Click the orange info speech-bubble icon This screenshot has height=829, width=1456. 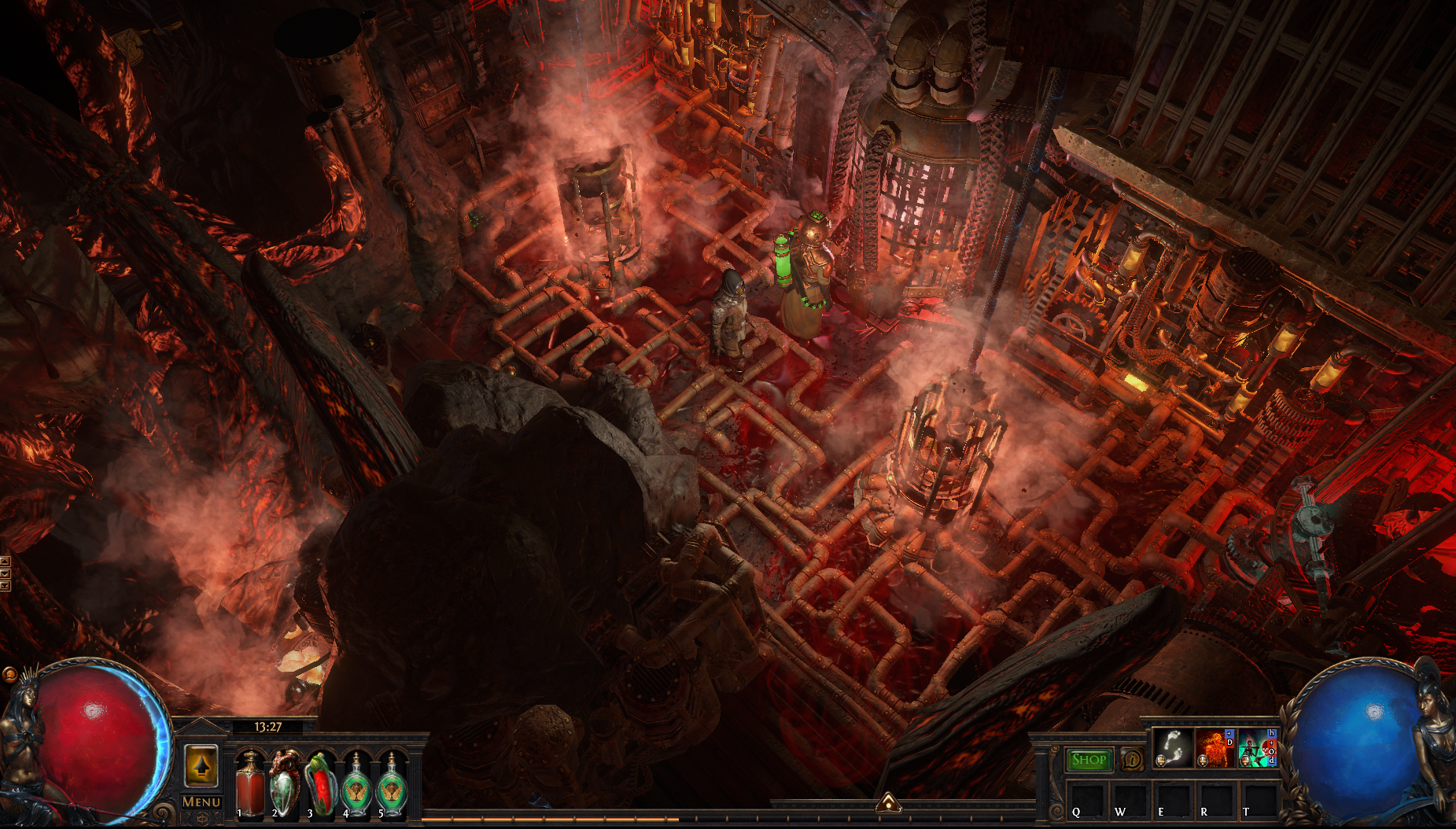(x=1132, y=760)
